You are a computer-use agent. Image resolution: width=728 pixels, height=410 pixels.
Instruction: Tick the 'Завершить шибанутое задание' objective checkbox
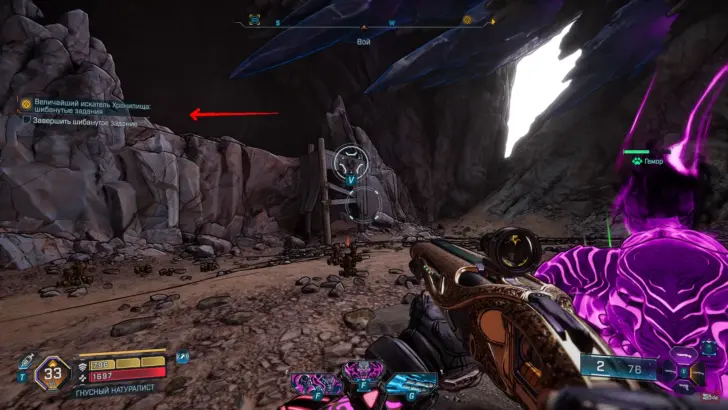coord(27,122)
